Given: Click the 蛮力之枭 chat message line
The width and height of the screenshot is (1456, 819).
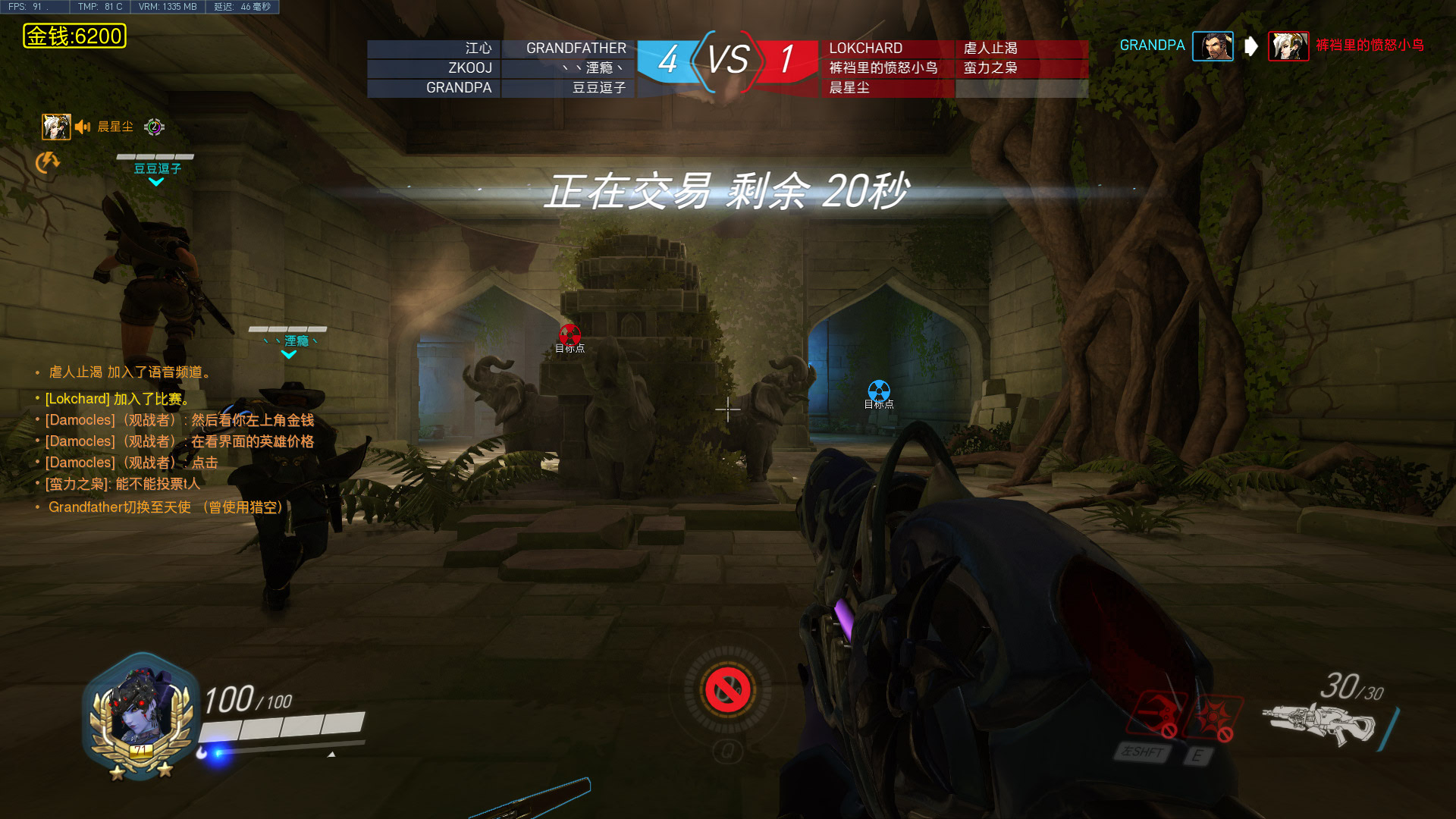Looking at the screenshot, I should (123, 484).
